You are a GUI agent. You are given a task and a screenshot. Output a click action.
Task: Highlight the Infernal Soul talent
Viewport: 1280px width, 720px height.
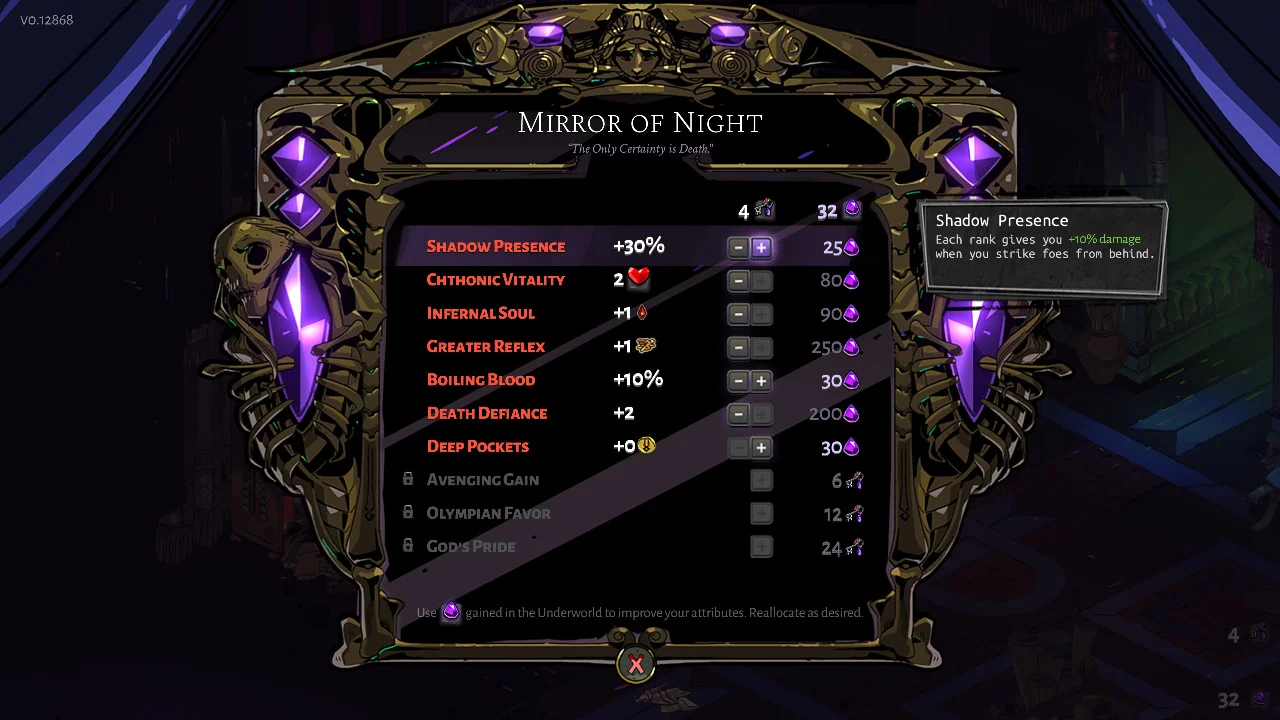point(481,313)
